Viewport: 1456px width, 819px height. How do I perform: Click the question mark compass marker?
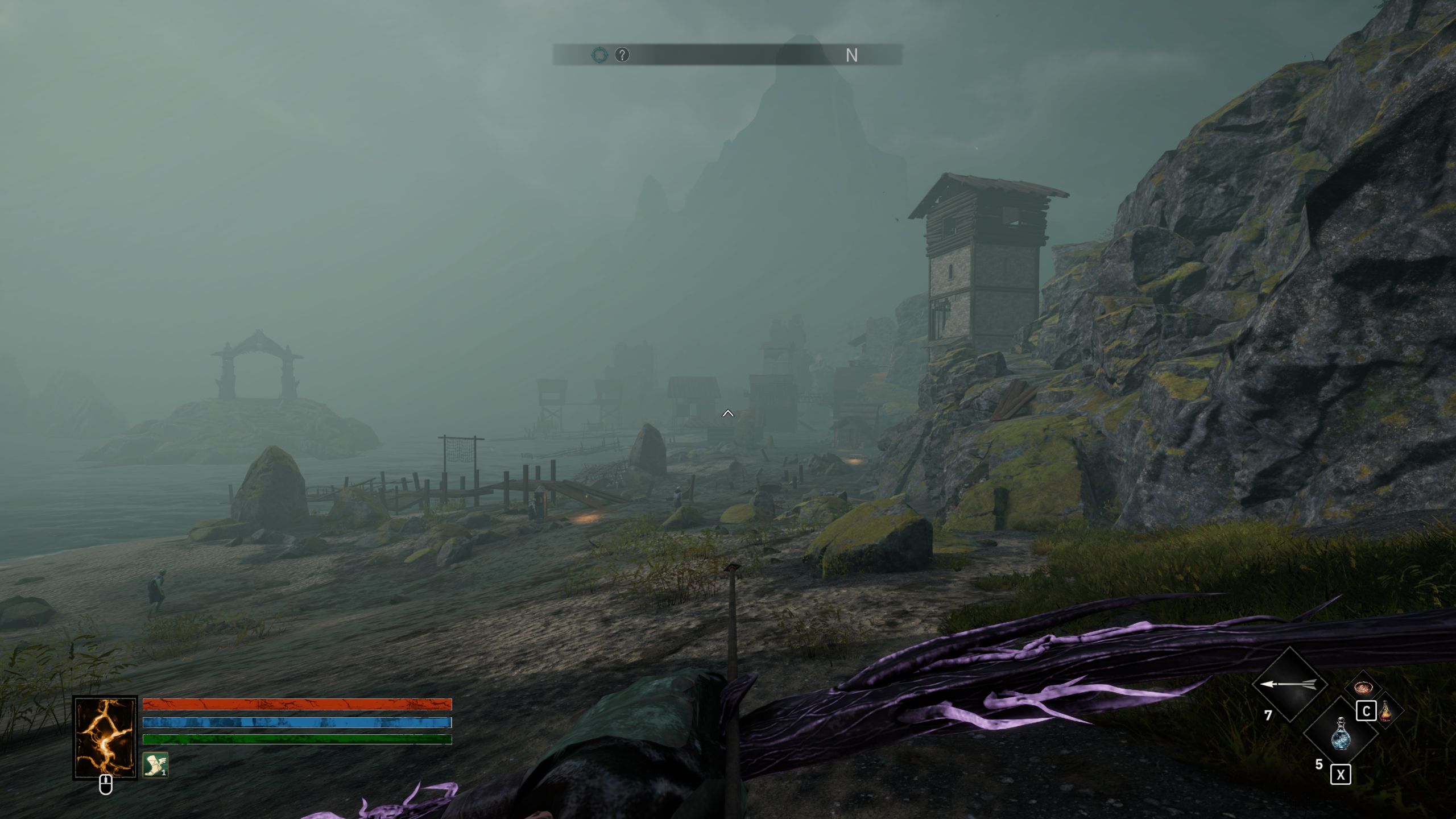coord(622,55)
